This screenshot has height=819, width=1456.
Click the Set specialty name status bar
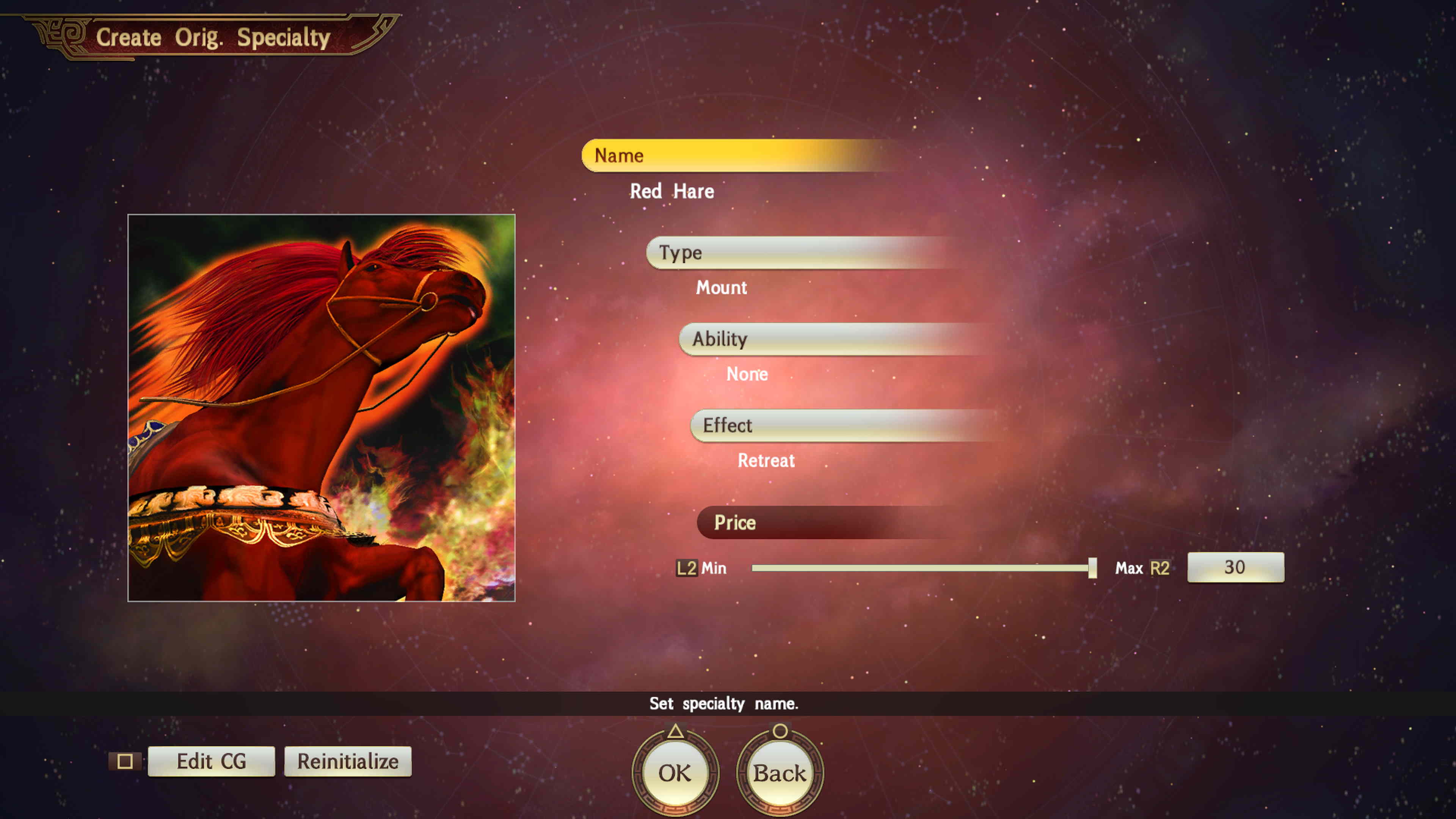tap(723, 704)
